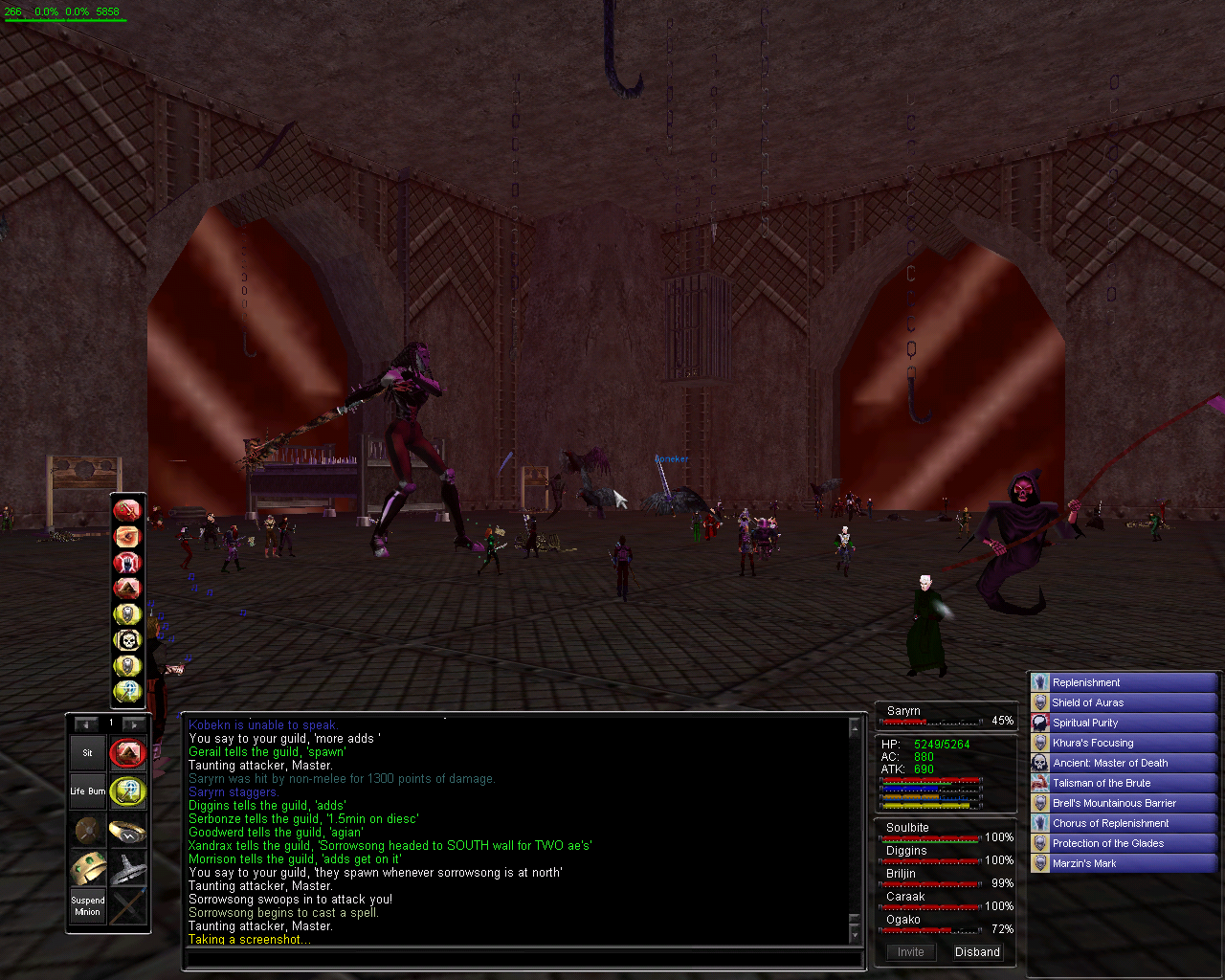
Task: Use the green-gem crown hotbar item
Action: (x=88, y=868)
